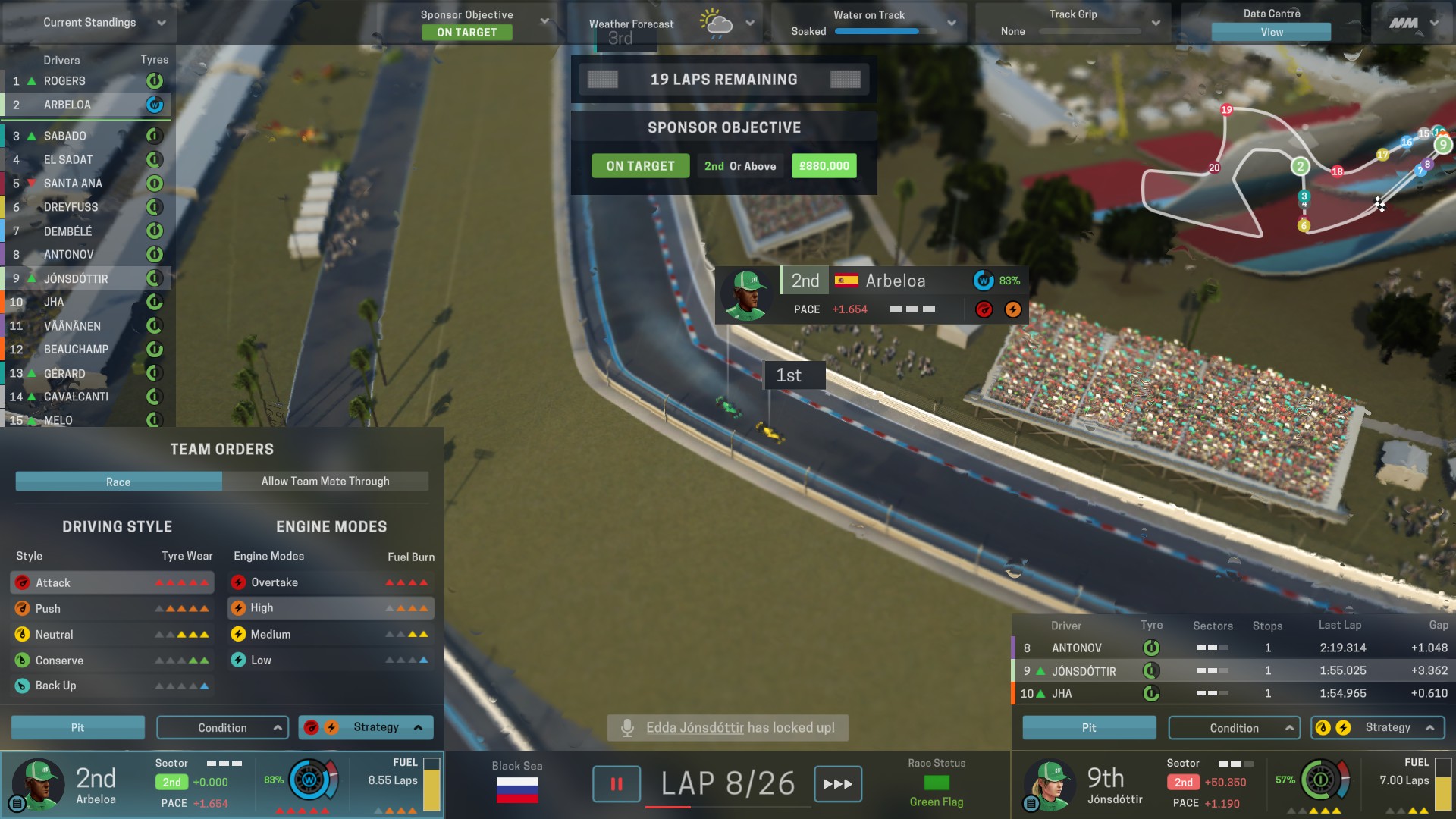Switch engine mode to Medium

point(271,635)
